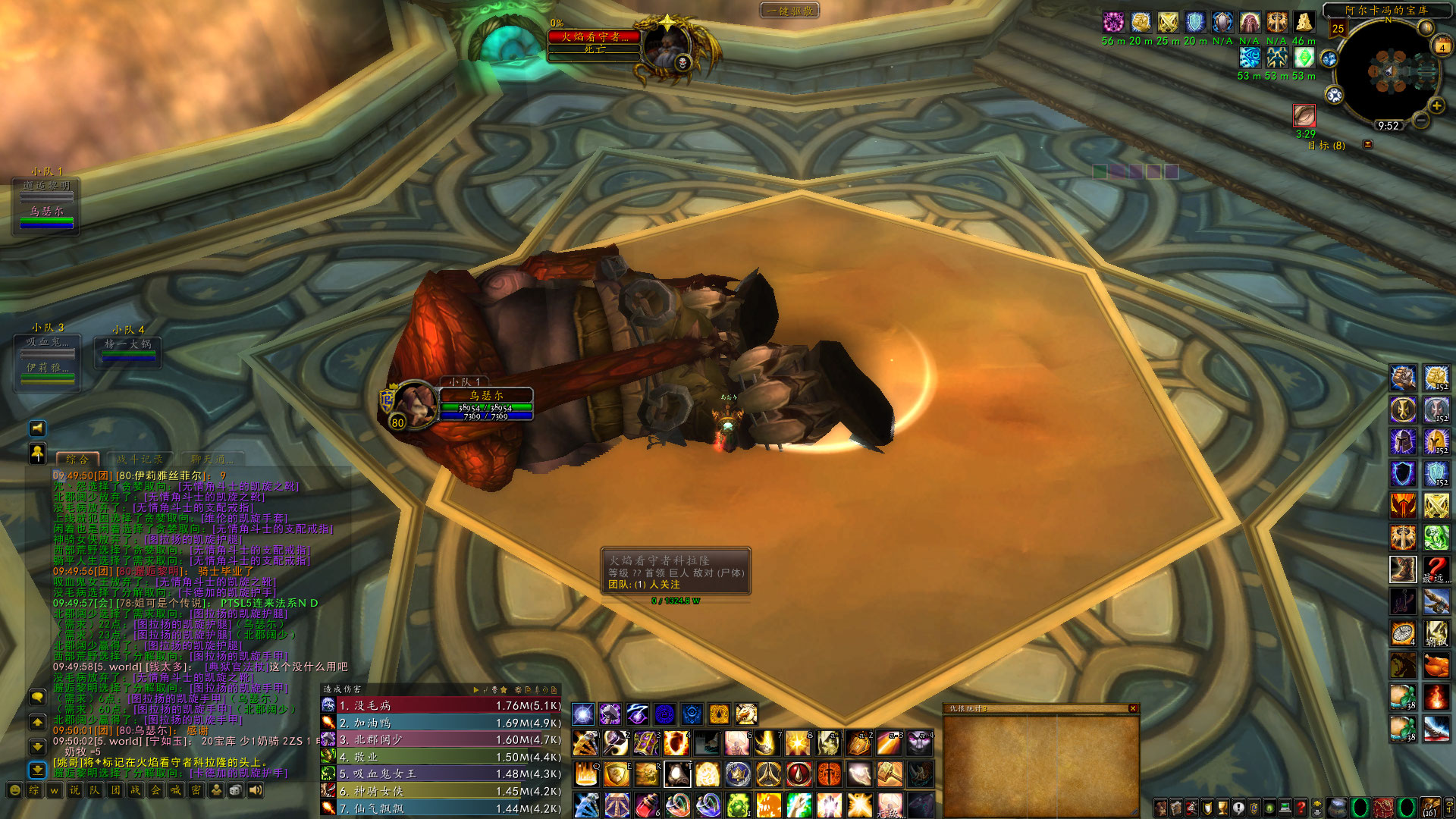Zoom out the minimap with minus button
Viewport: 1456px width, 819px height.
click(1422, 120)
